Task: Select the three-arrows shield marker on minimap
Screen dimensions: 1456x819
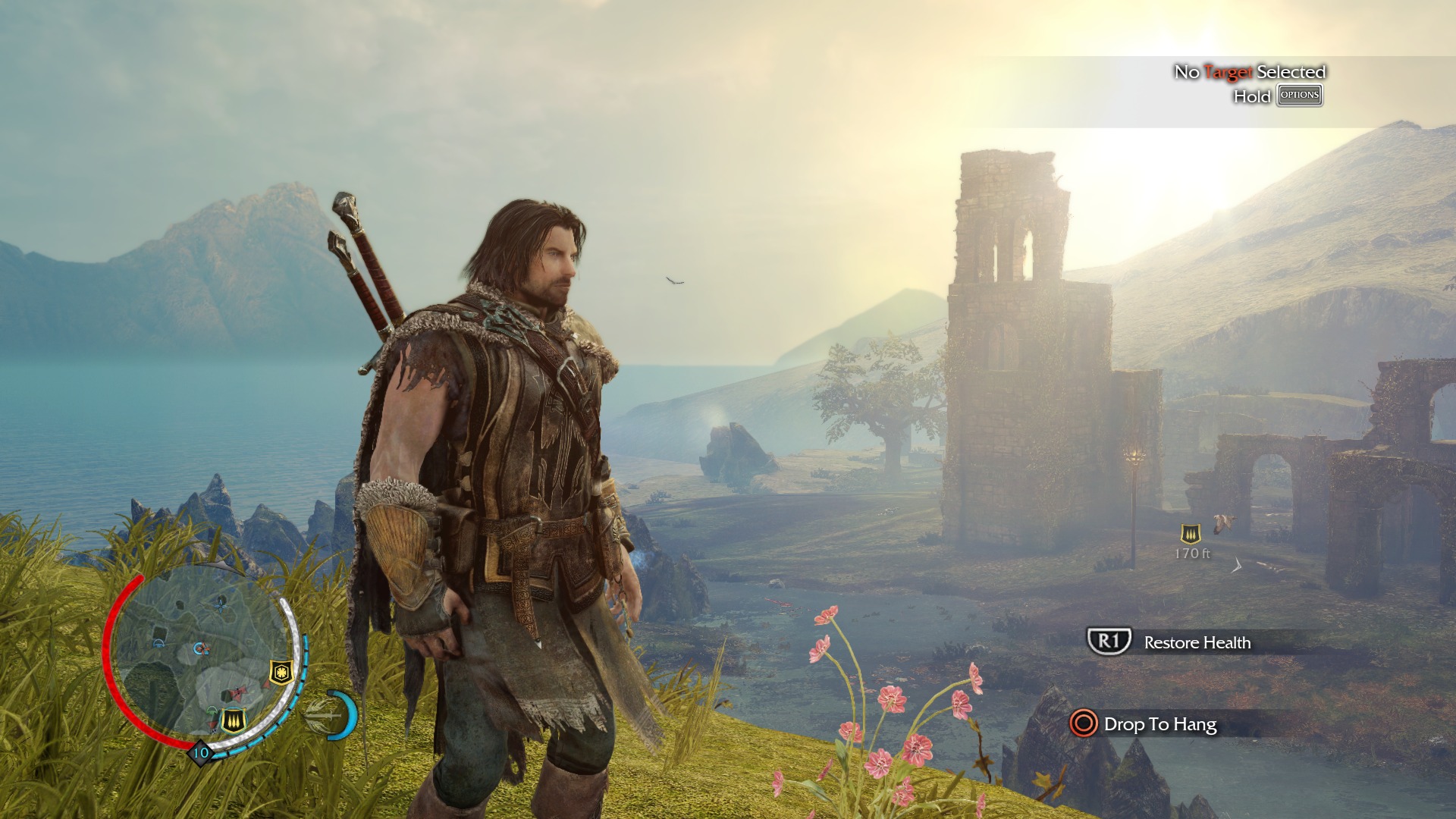Action: (x=233, y=719)
